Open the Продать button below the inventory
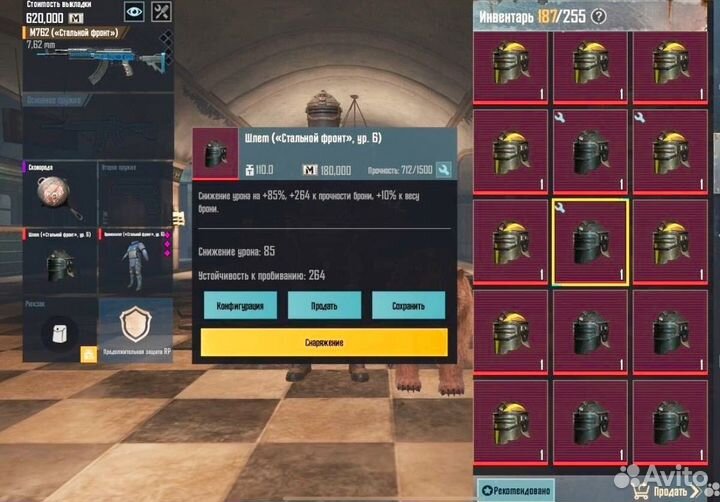Viewport: 720px width, 502px height. pos(670,491)
